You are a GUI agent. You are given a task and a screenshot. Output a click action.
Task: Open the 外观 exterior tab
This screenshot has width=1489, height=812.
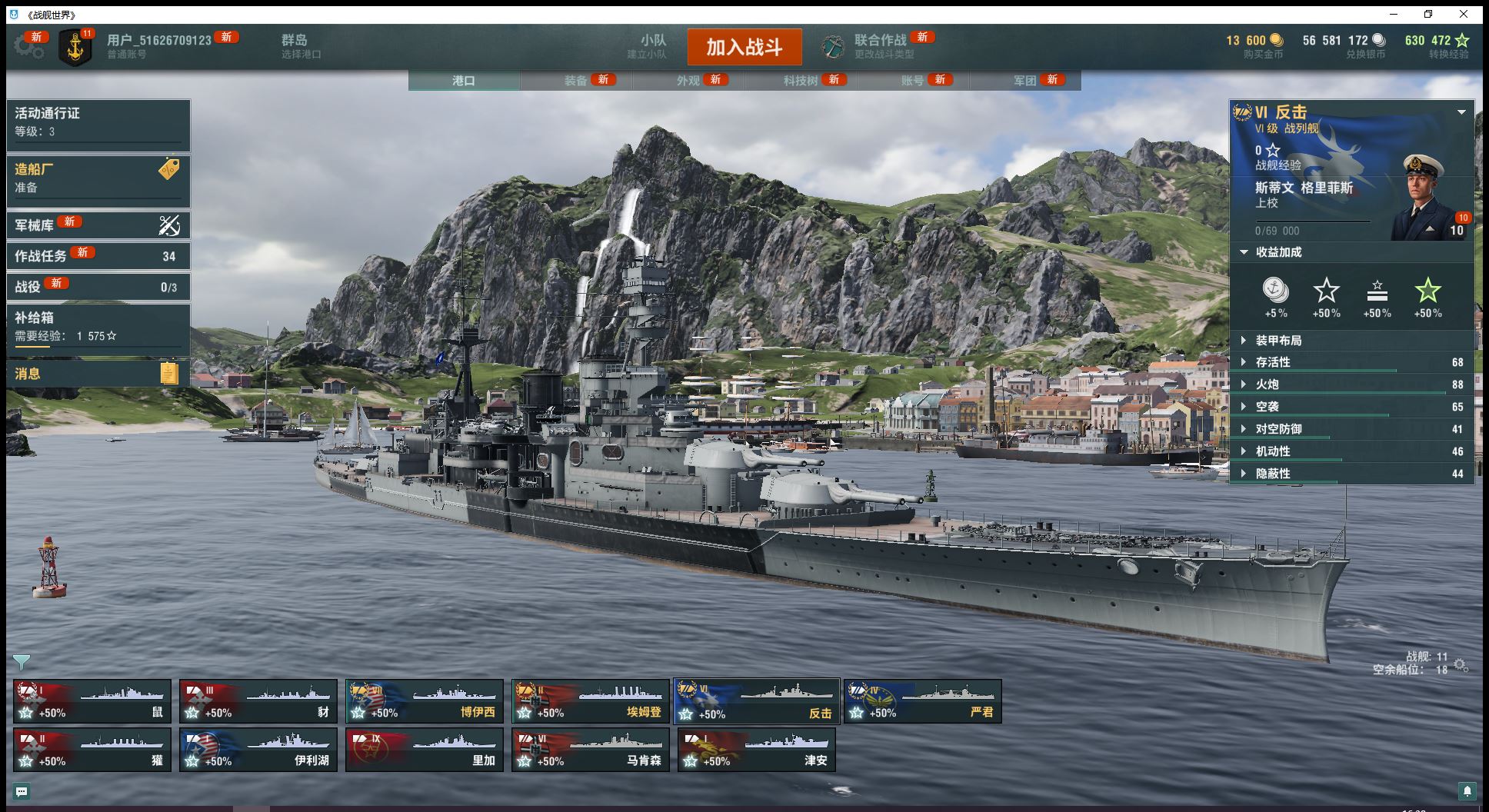(x=688, y=81)
